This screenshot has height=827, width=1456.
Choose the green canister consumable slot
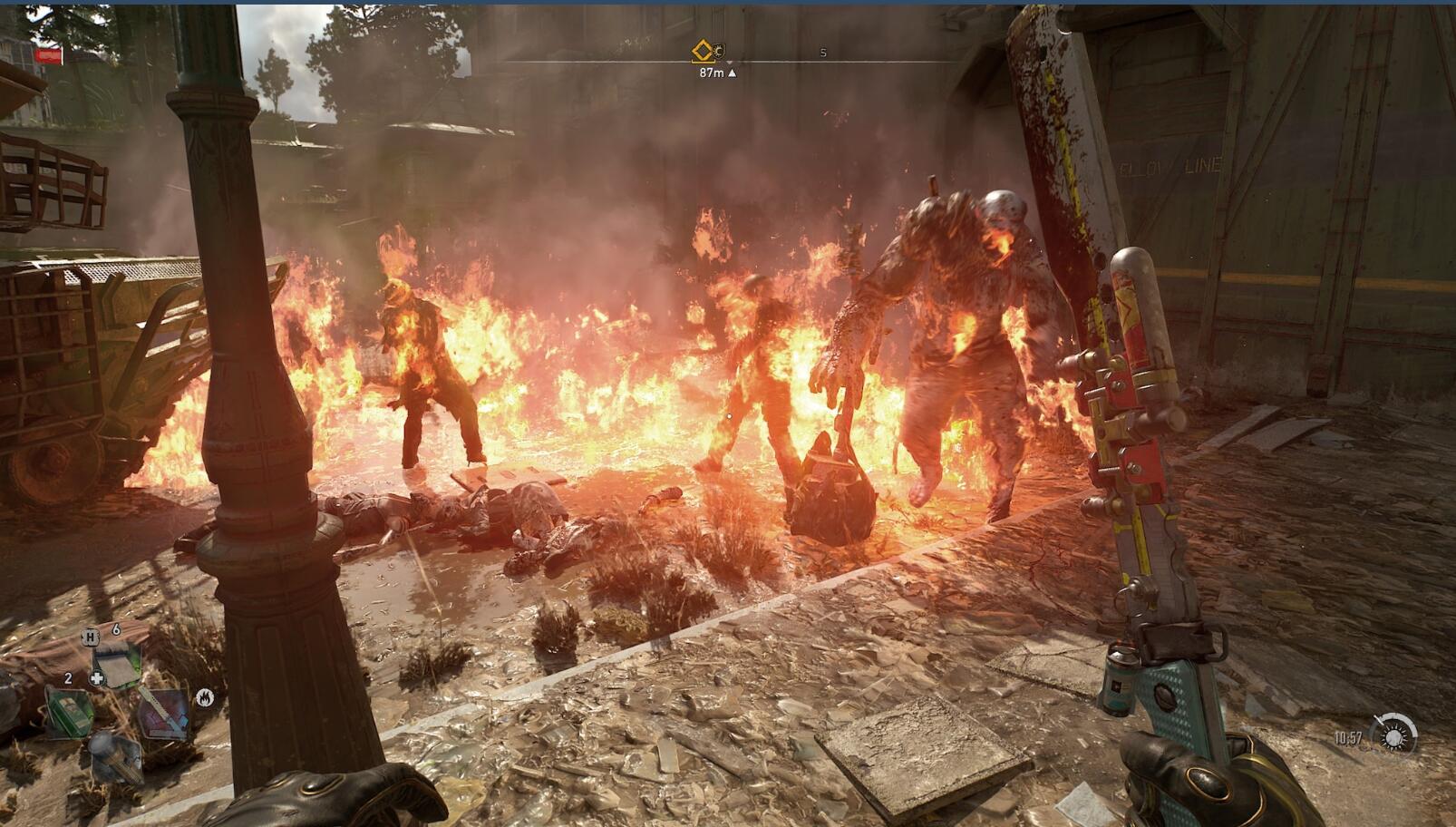pos(69,713)
